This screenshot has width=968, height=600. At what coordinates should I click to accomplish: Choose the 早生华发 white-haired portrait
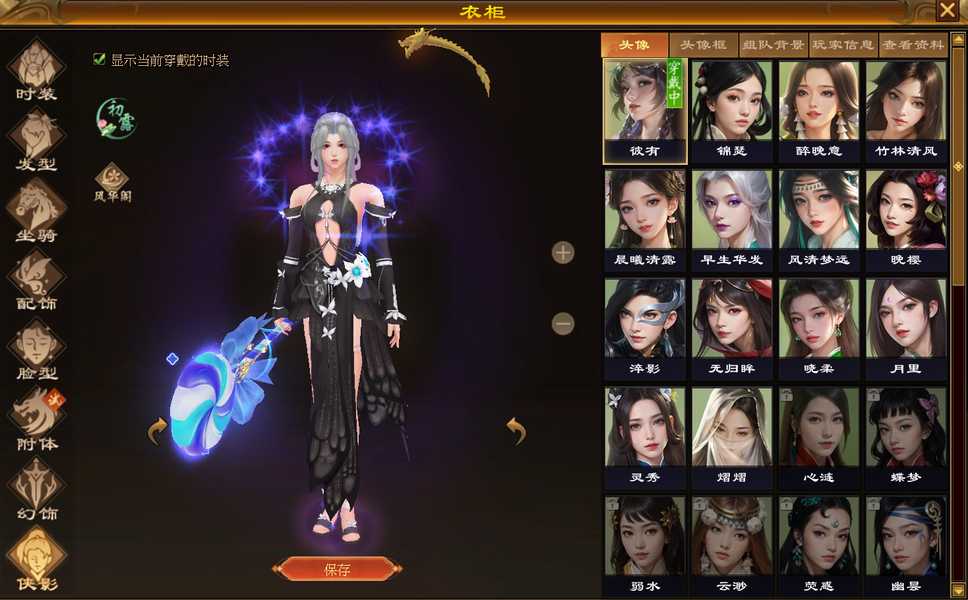point(732,219)
